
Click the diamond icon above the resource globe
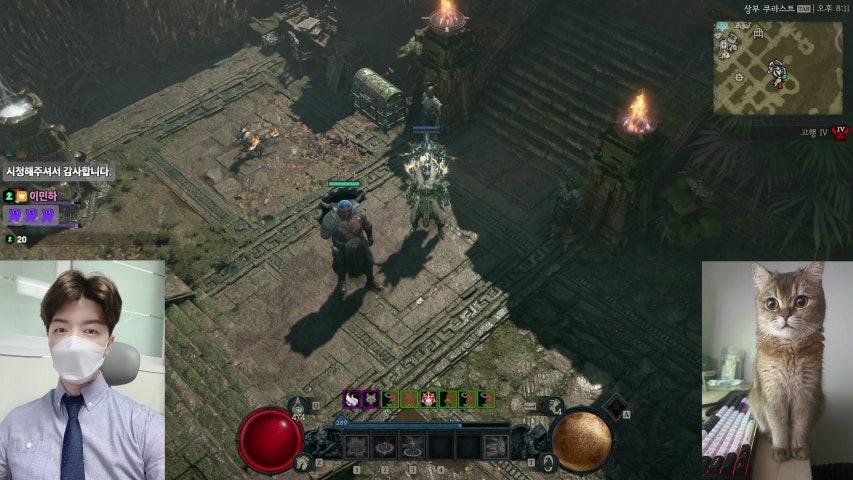pos(614,404)
